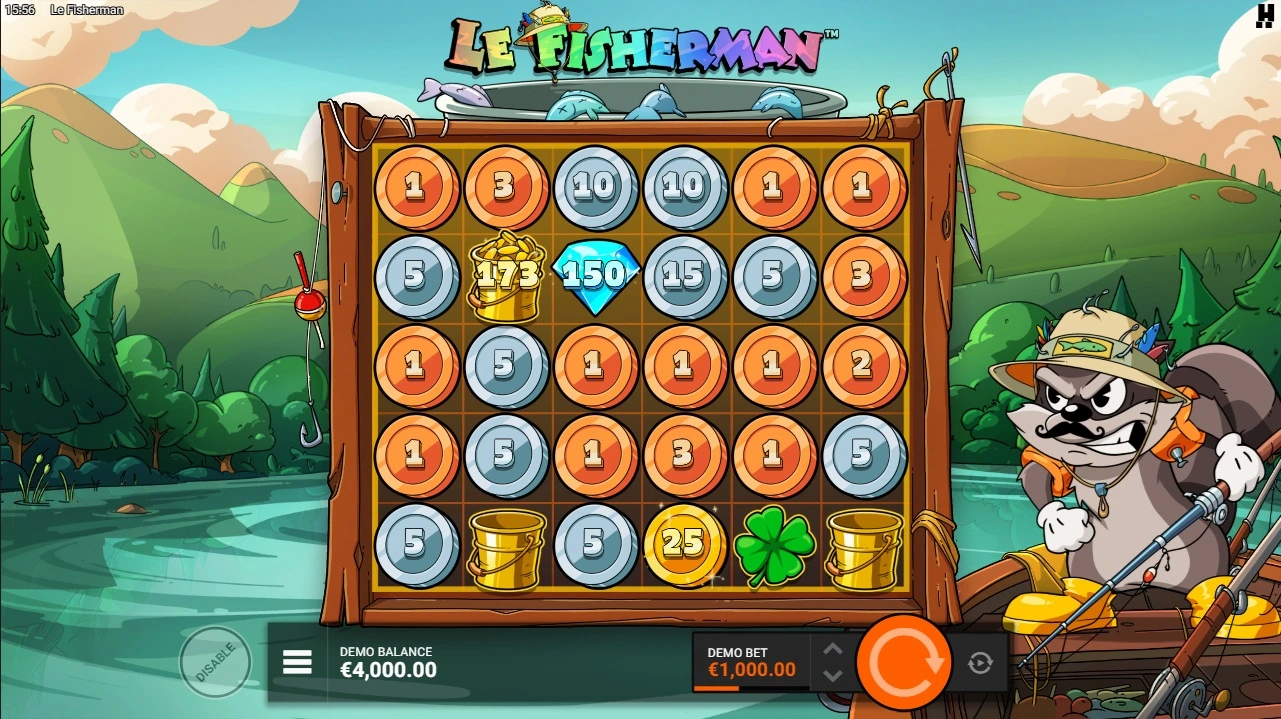Viewport: 1281px width, 719px height.
Task: Increase the demo bet with up arrow
Action: pyautogui.click(x=833, y=650)
